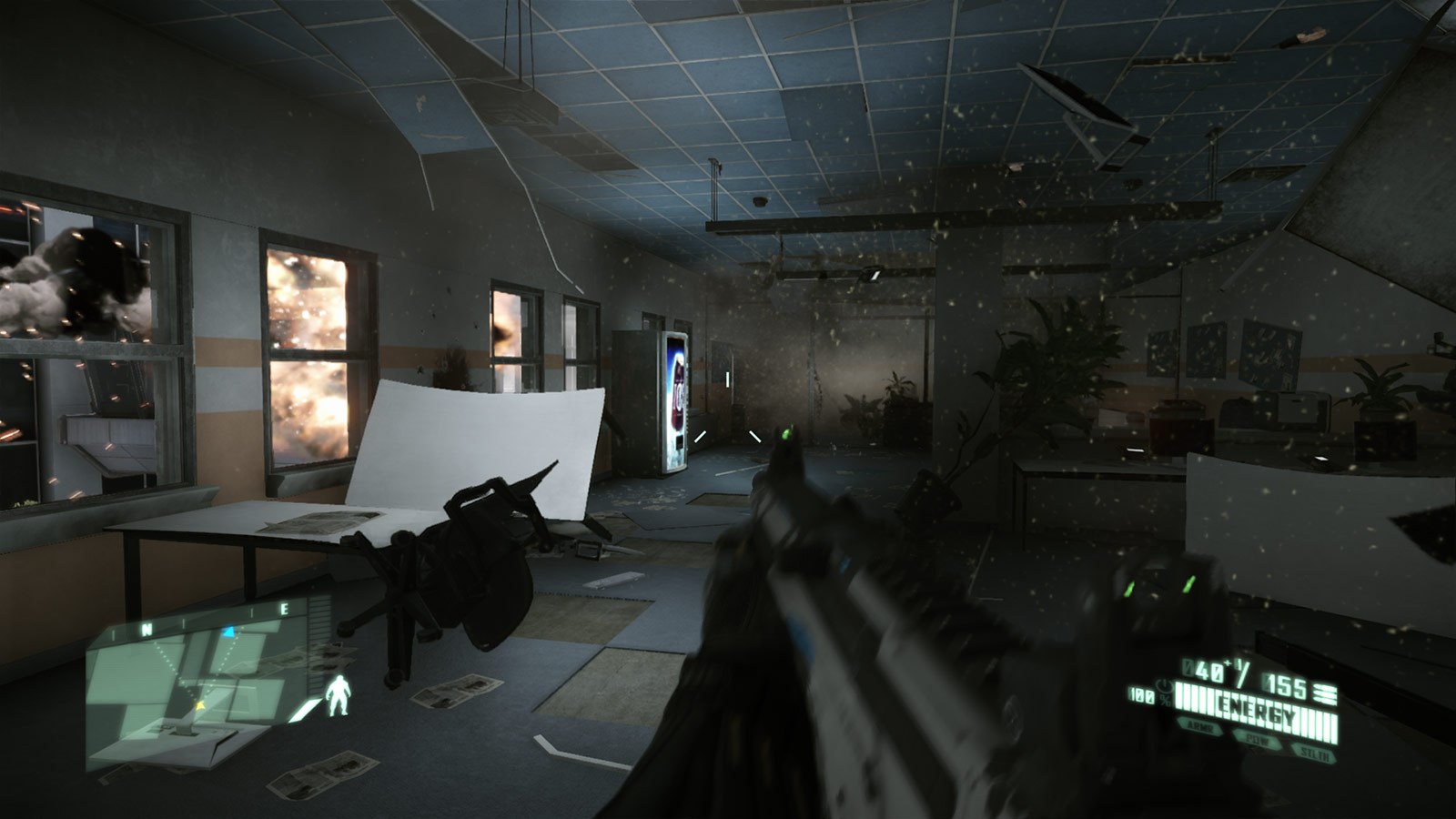Viewport: 1456px width, 819px height.
Task: Expand the N compass marker on the minimap
Action: (146, 628)
